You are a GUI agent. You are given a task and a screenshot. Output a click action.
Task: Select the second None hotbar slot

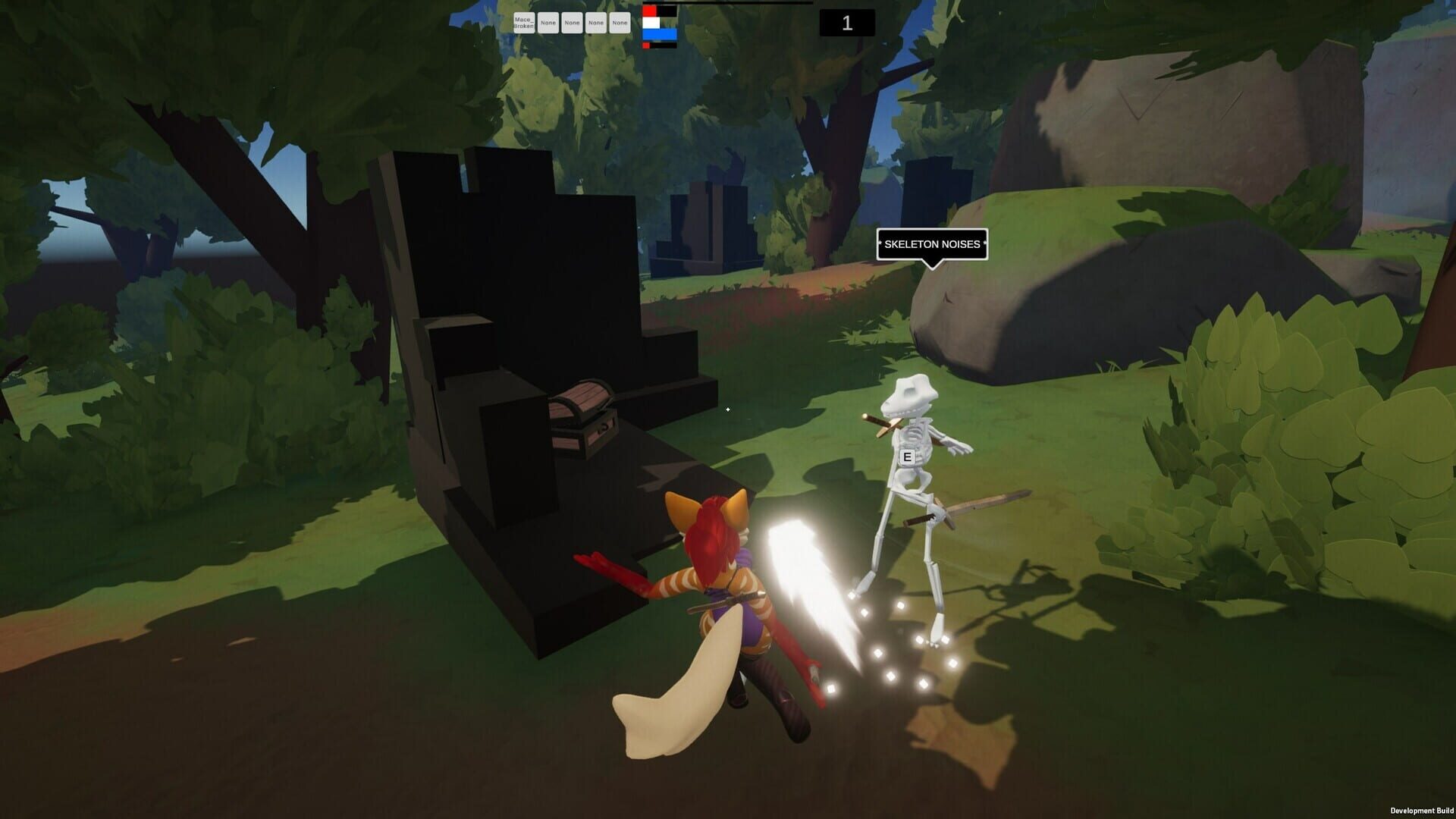pos(572,23)
